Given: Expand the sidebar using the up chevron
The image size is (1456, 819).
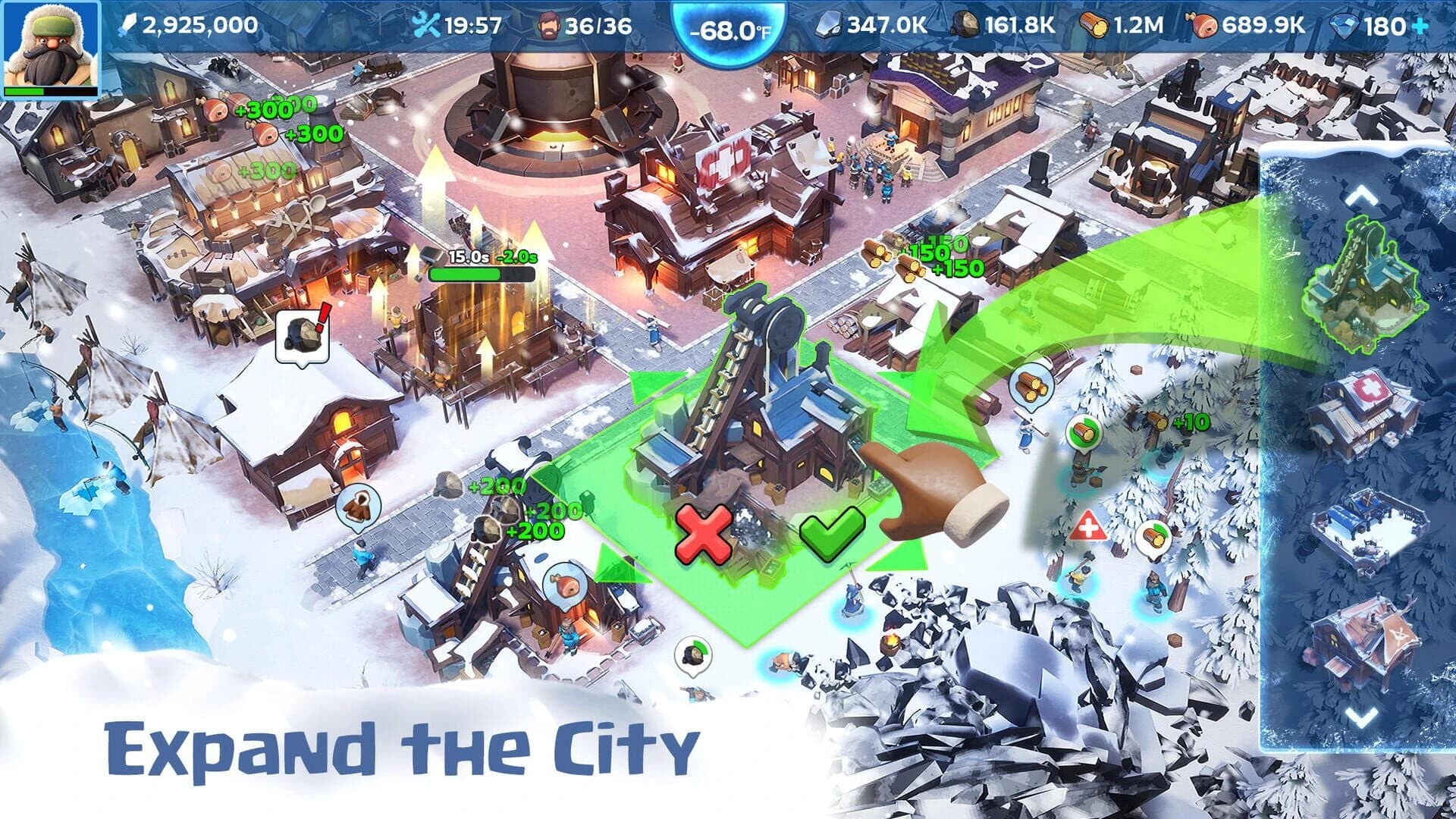Looking at the screenshot, I should pyautogui.click(x=1362, y=195).
